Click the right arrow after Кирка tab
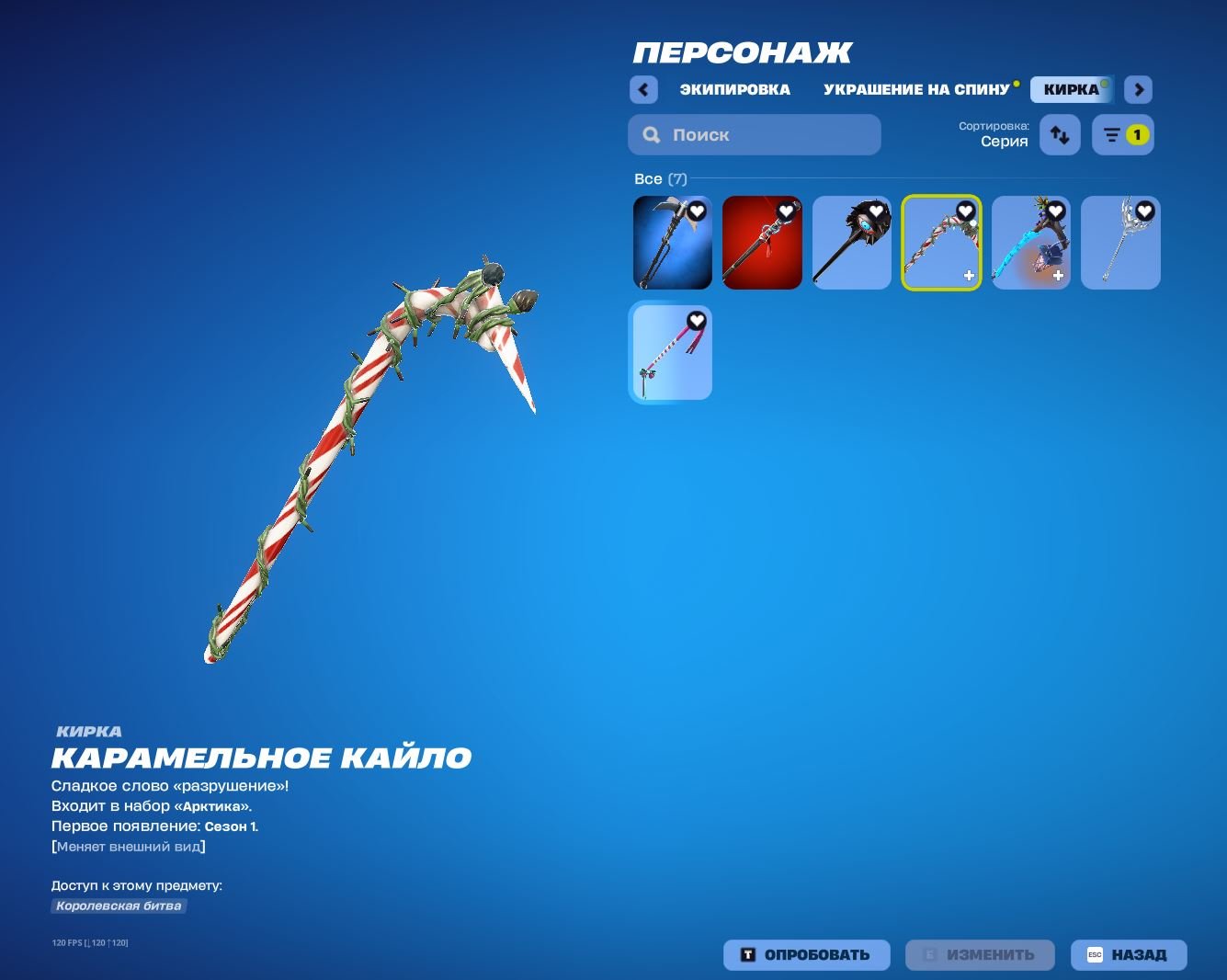 [1138, 89]
